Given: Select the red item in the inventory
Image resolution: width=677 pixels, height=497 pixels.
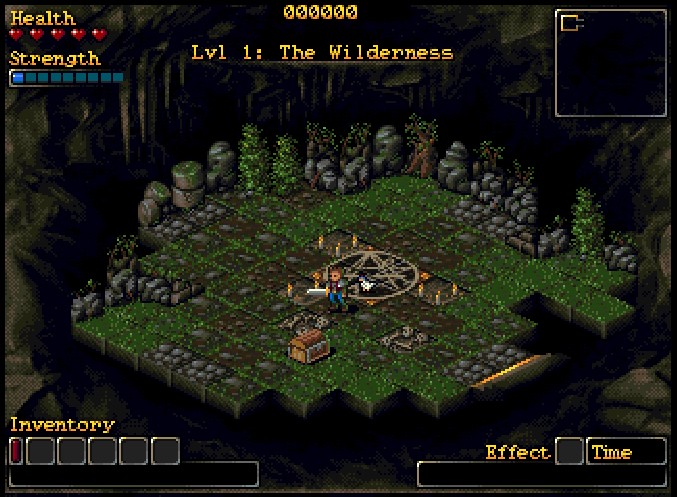Looking at the screenshot, I should pyautogui.click(x=16, y=451).
